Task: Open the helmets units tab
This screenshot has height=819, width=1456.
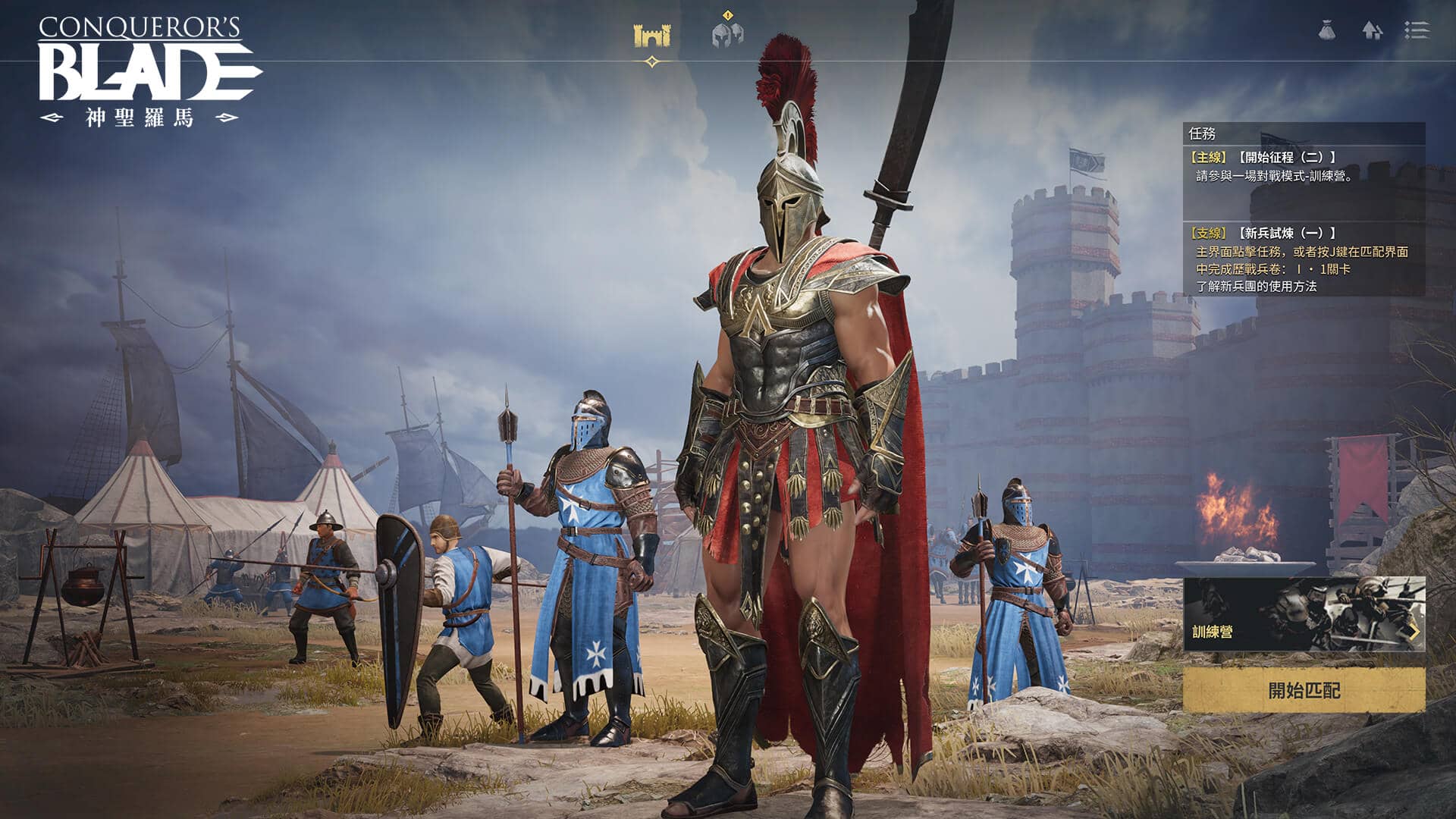Action: click(727, 34)
